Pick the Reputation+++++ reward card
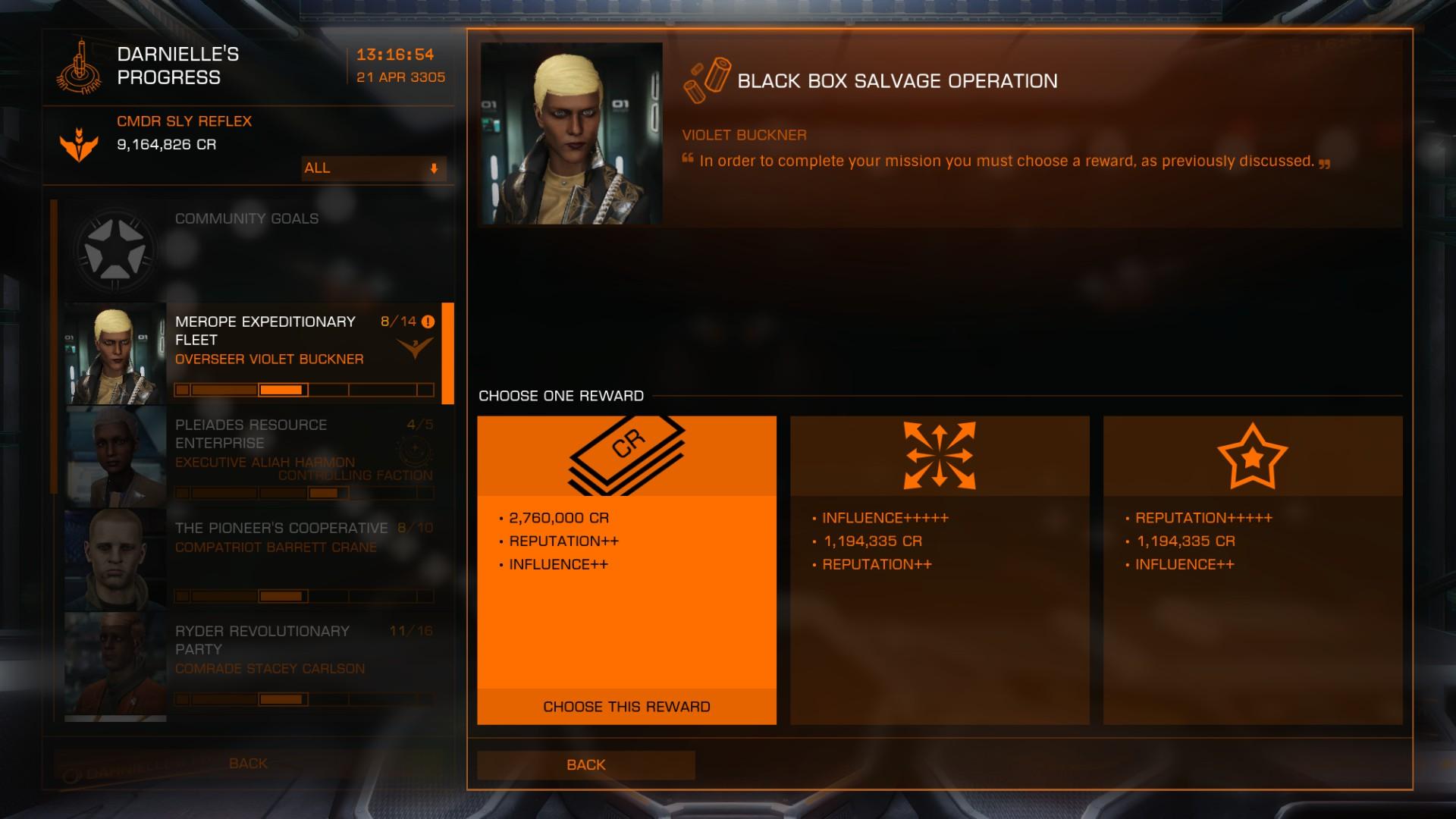This screenshot has width=1456, height=819. pyautogui.click(x=1252, y=569)
